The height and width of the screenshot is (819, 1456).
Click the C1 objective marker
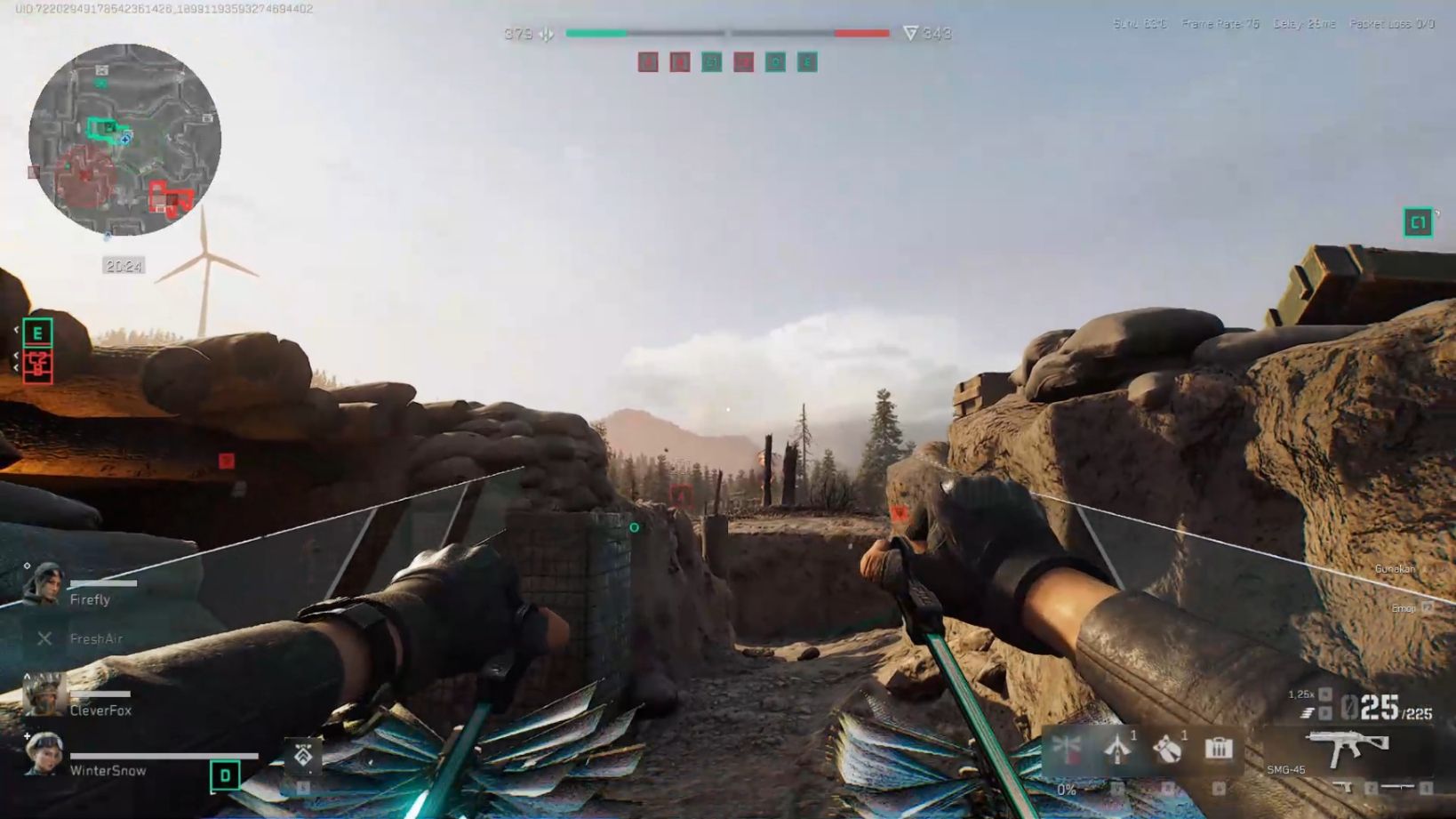tap(1417, 222)
